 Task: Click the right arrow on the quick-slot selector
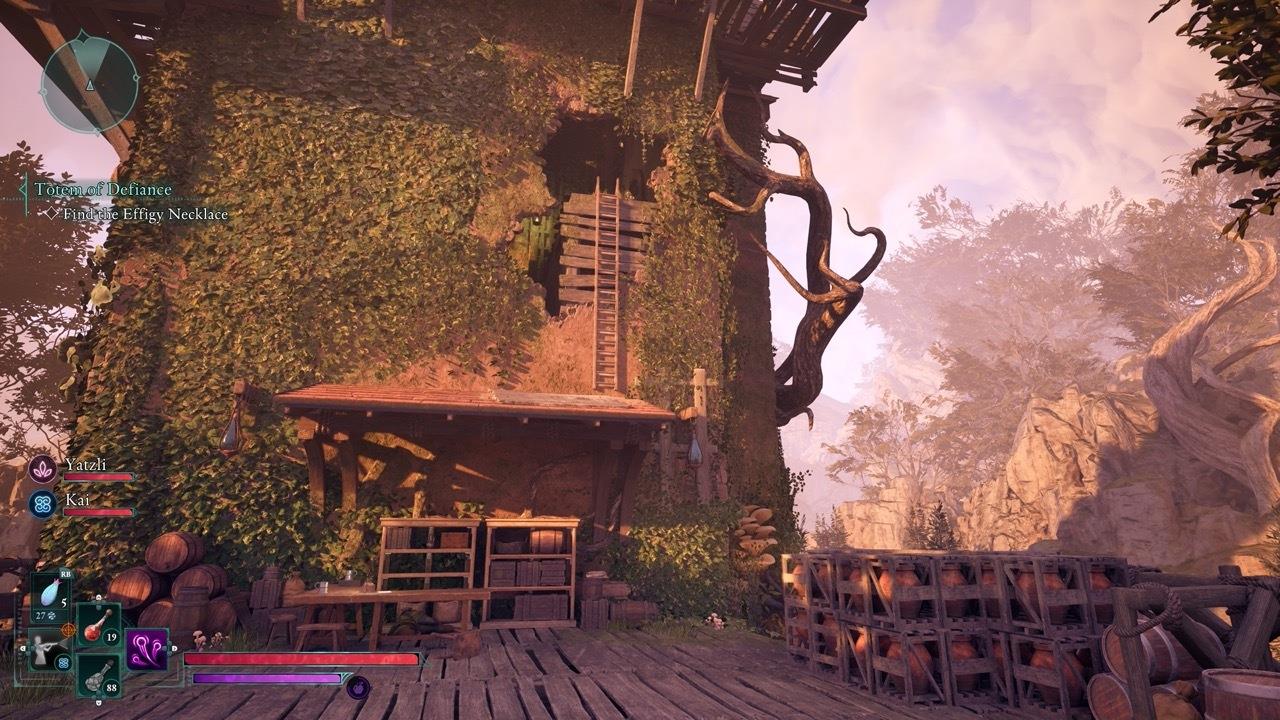tap(174, 648)
